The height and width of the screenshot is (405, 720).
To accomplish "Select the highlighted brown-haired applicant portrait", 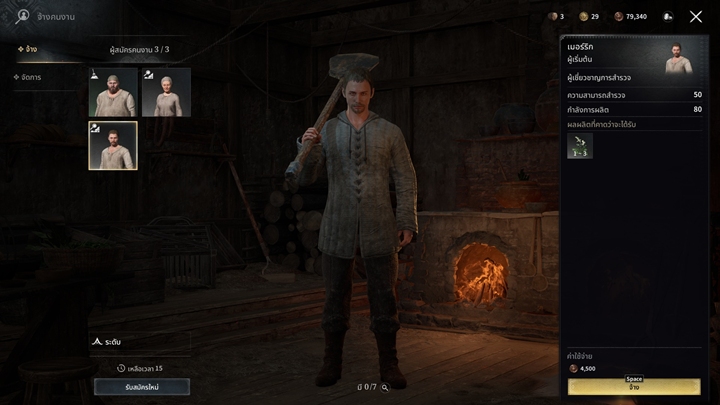I will (x=112, y=146).
